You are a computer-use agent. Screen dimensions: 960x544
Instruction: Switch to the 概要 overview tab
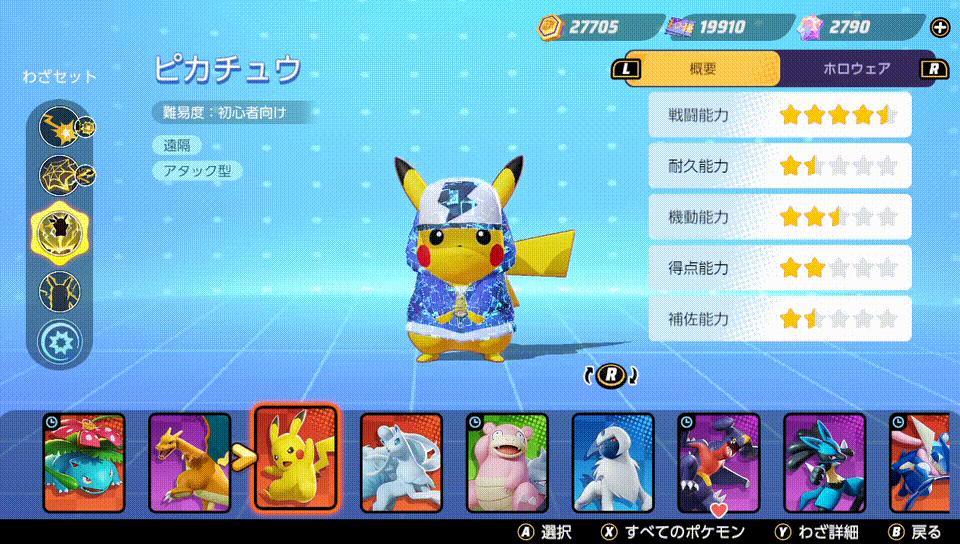[x=703, y=69]
